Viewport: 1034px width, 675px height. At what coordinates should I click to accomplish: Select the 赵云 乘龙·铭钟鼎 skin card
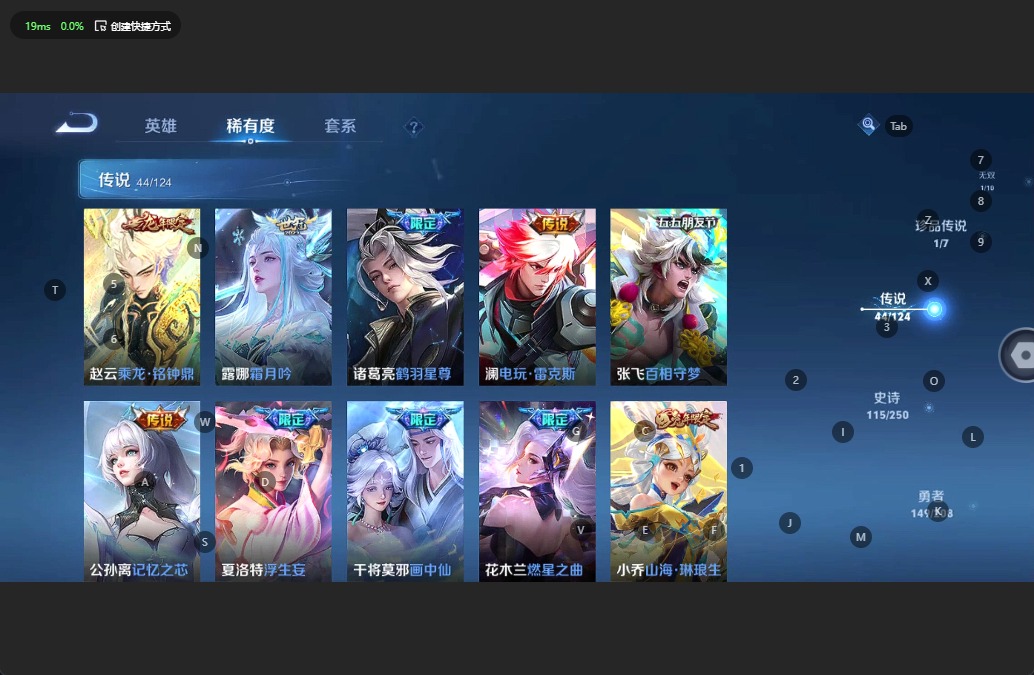click(x=142, y=297)
